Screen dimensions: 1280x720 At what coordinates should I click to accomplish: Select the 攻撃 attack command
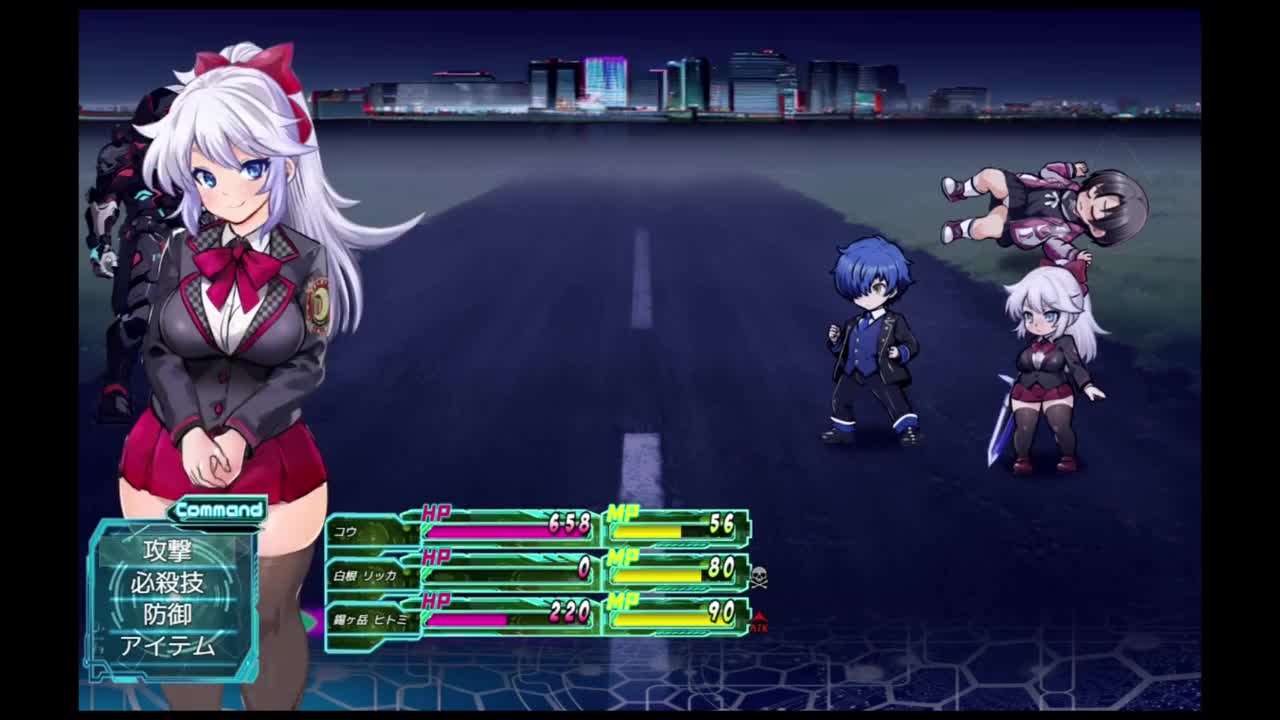pos(167,550)
